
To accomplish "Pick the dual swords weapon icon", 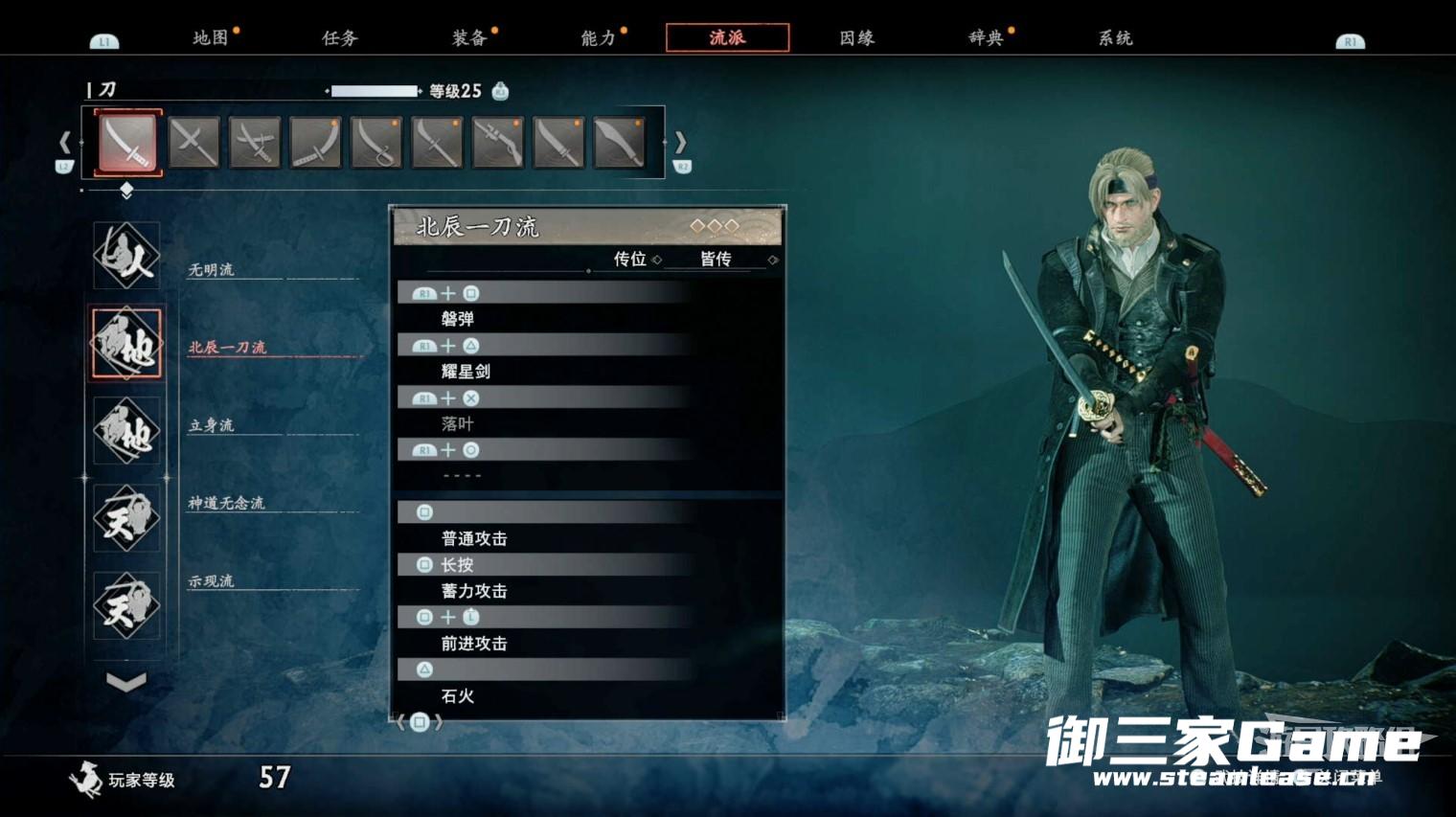I will pyautogui.click(x=255, y=143).
